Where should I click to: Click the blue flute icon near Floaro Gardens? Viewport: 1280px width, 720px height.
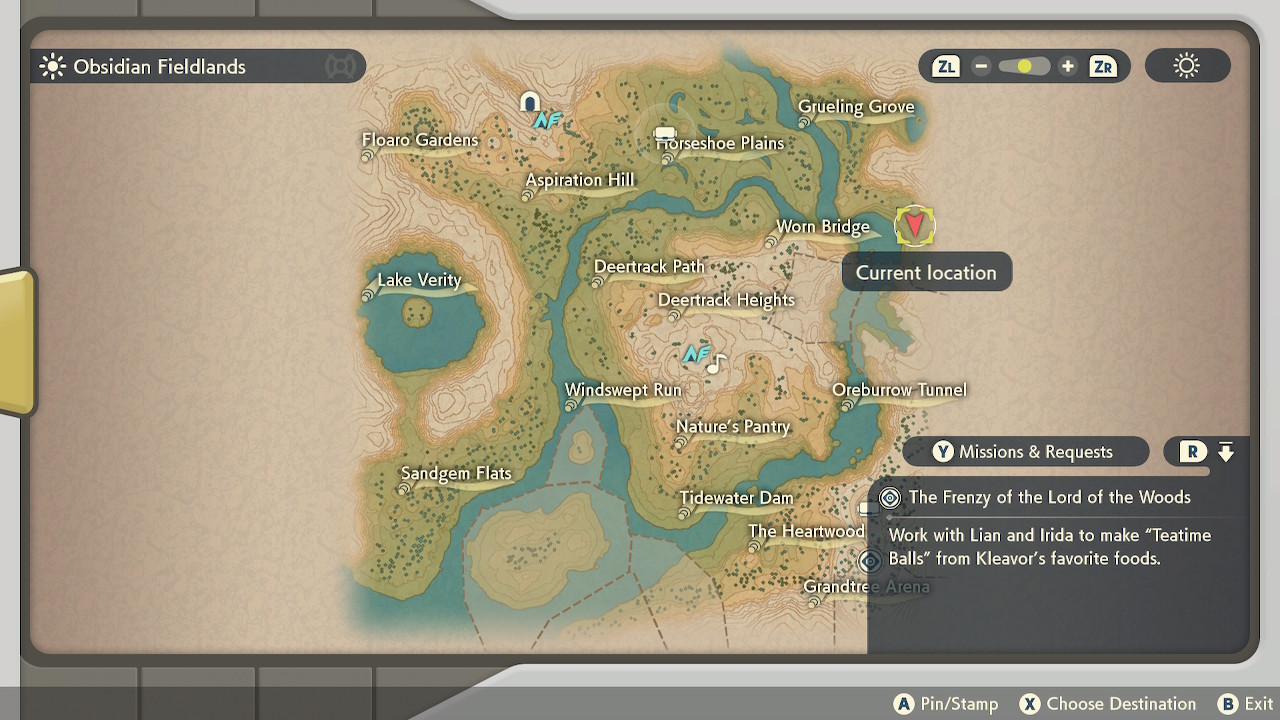pyautogui.click(x=546, y=119)
